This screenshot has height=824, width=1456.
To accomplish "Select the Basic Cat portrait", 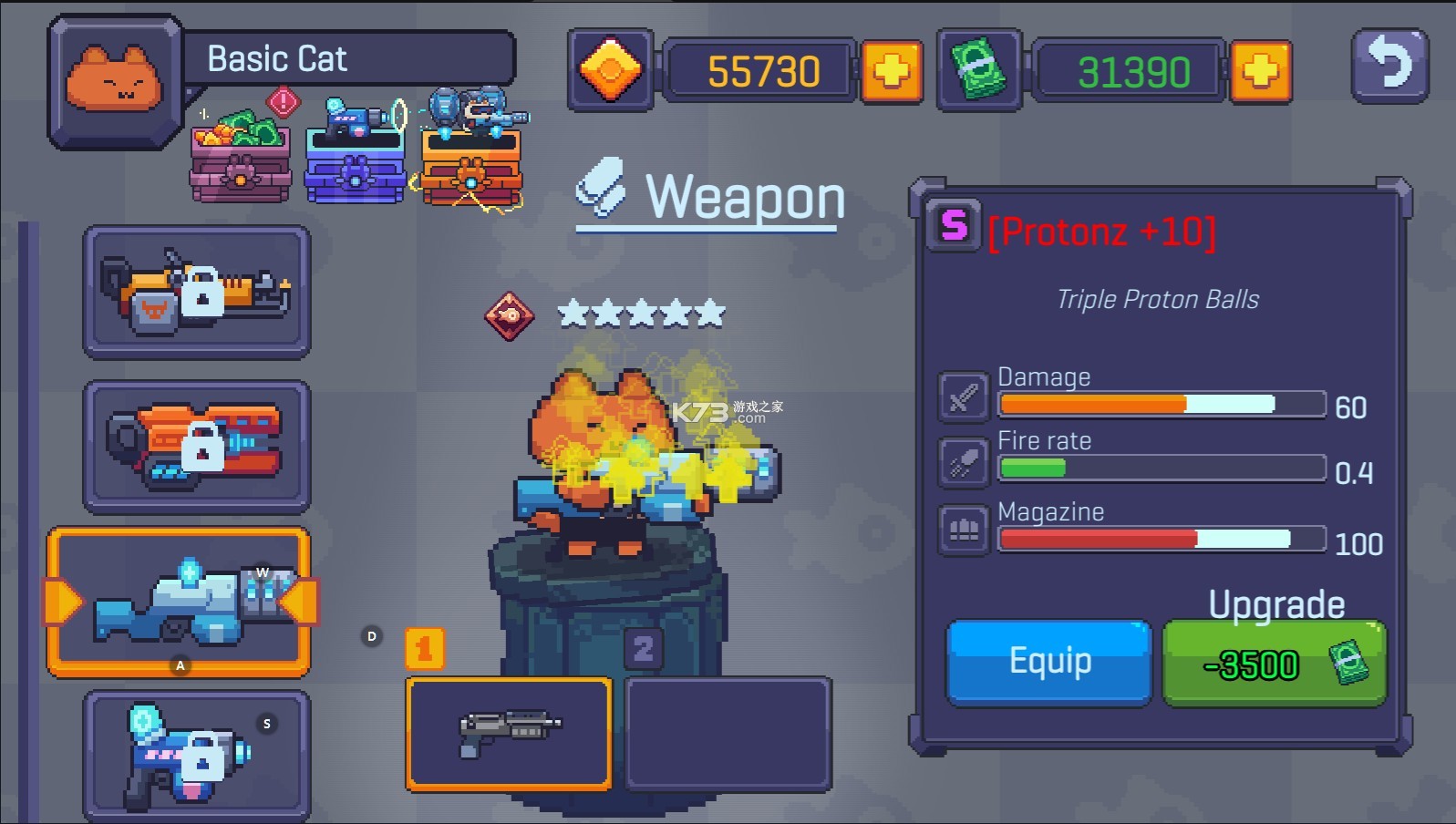I will (x=114, y=80).
